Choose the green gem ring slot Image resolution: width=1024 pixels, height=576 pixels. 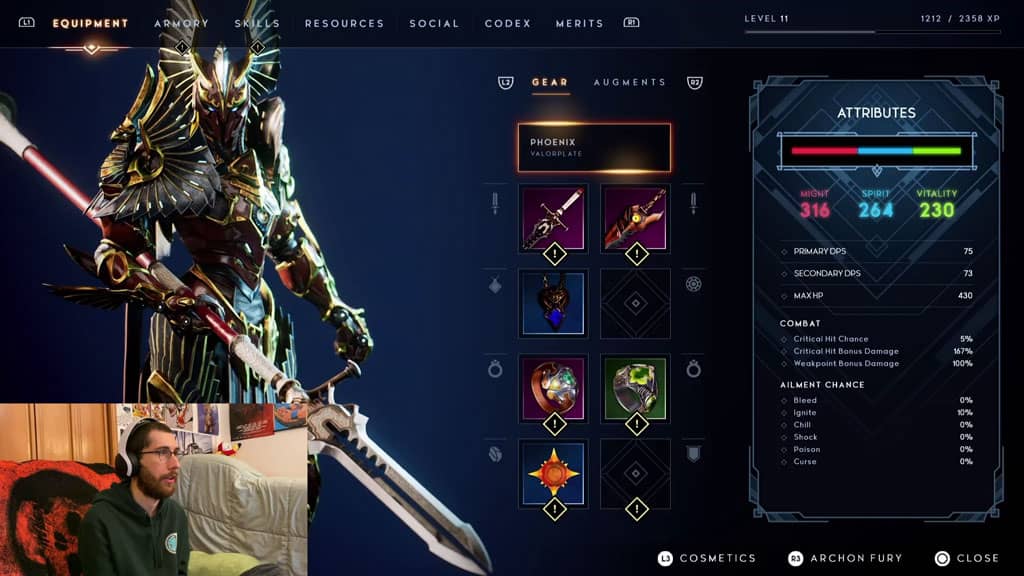point(635,388)
